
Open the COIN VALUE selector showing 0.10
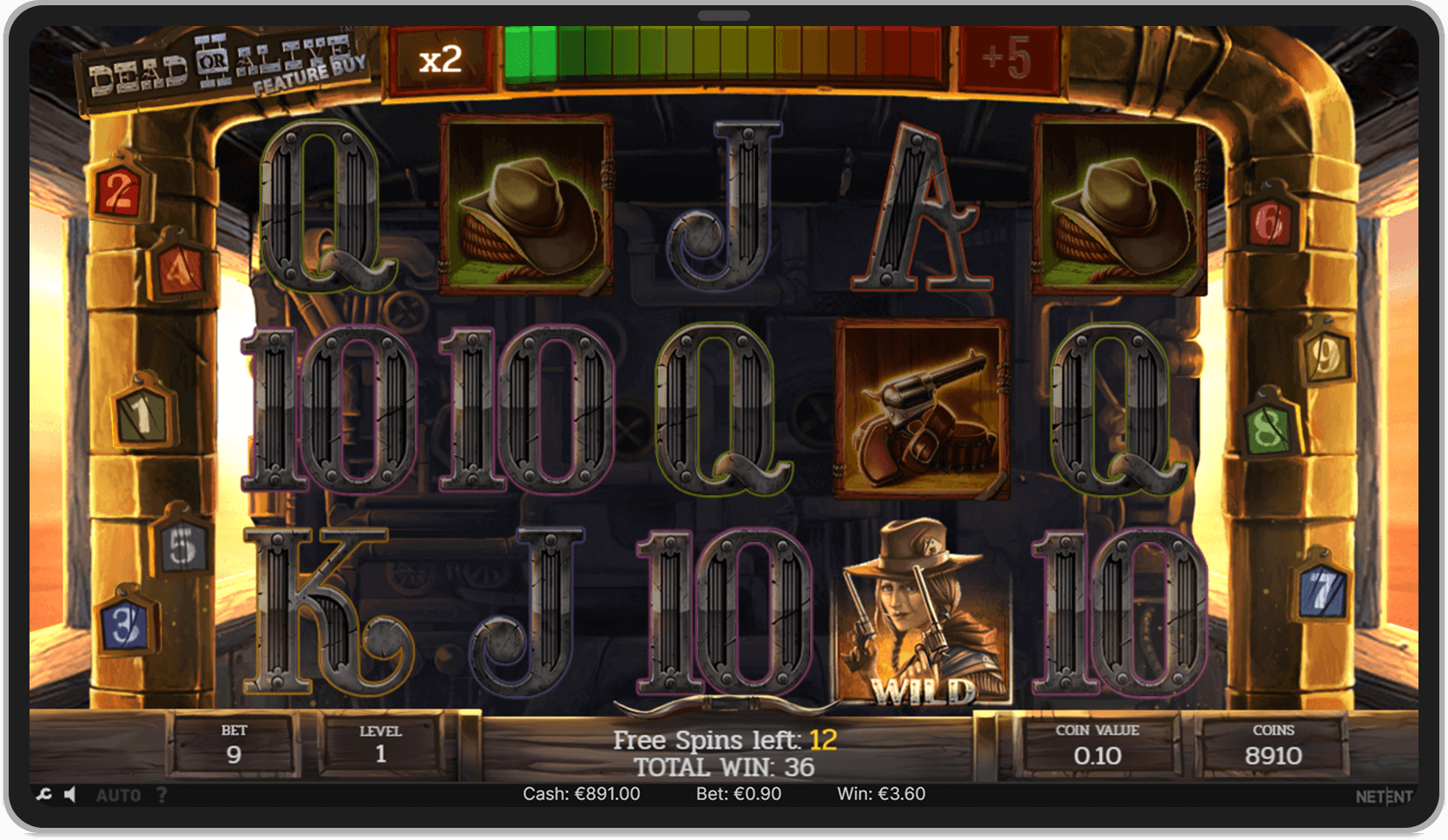point(1096,744)
